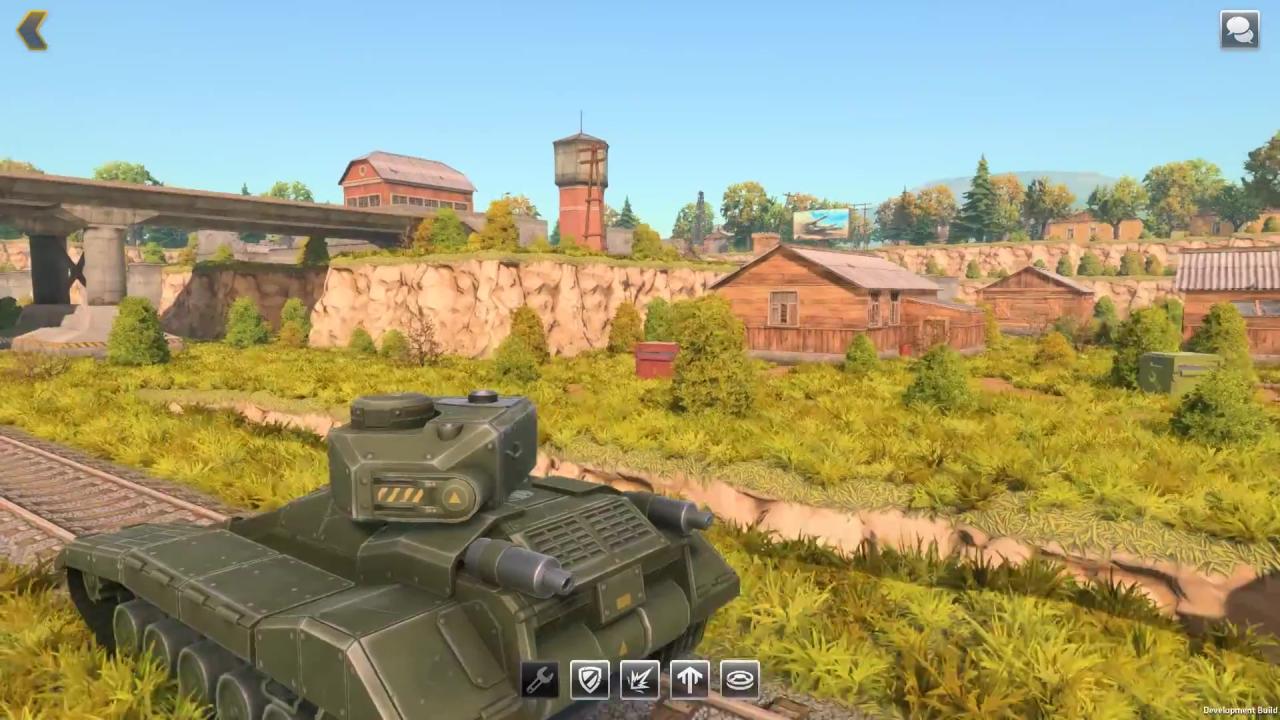Activate the double armor shield supply
This screenshot has width=1280, height=720.
(x=589, y=680)
